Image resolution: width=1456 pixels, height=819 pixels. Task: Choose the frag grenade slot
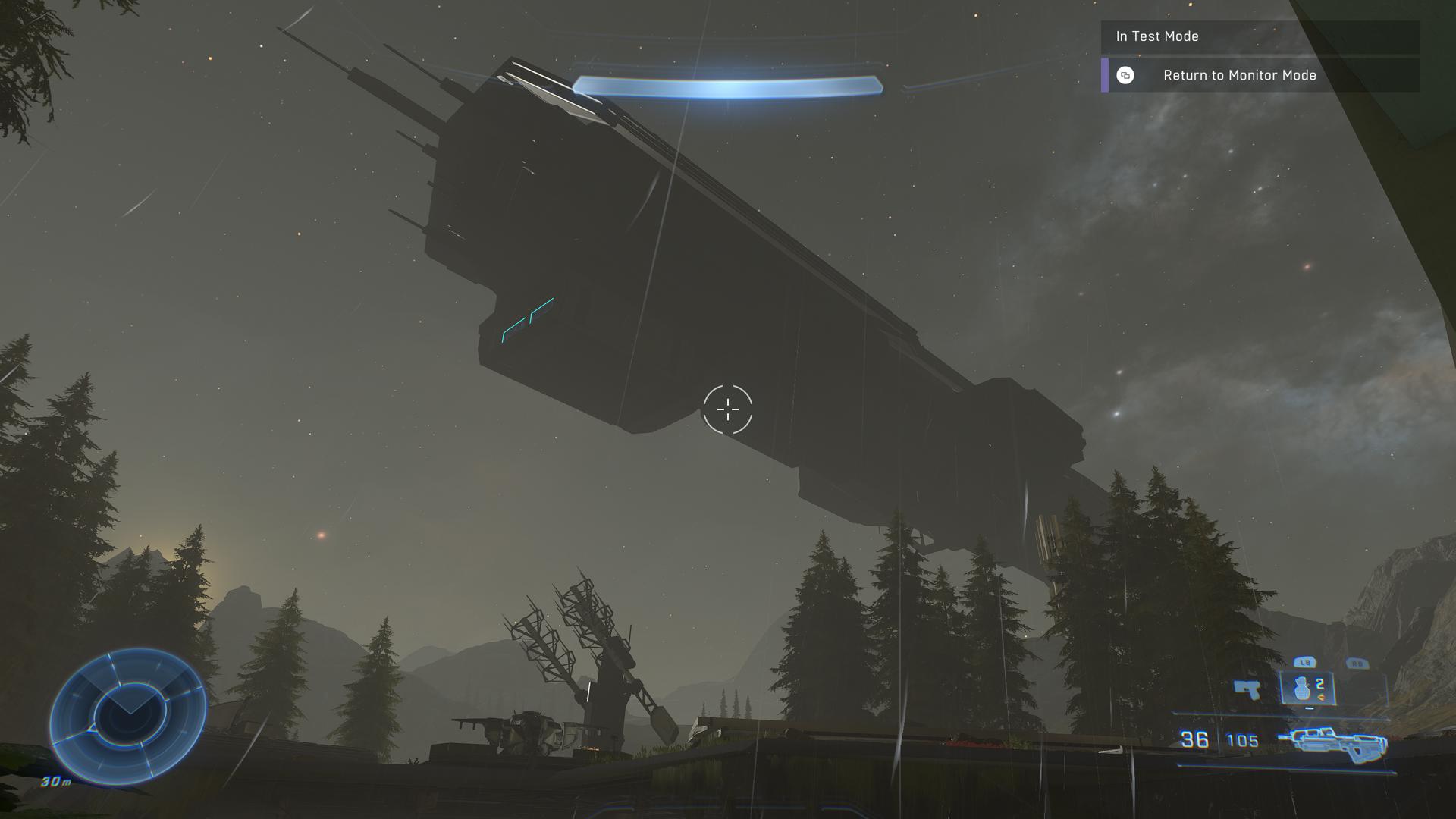pyautogui.click(x=1306, y=689)
